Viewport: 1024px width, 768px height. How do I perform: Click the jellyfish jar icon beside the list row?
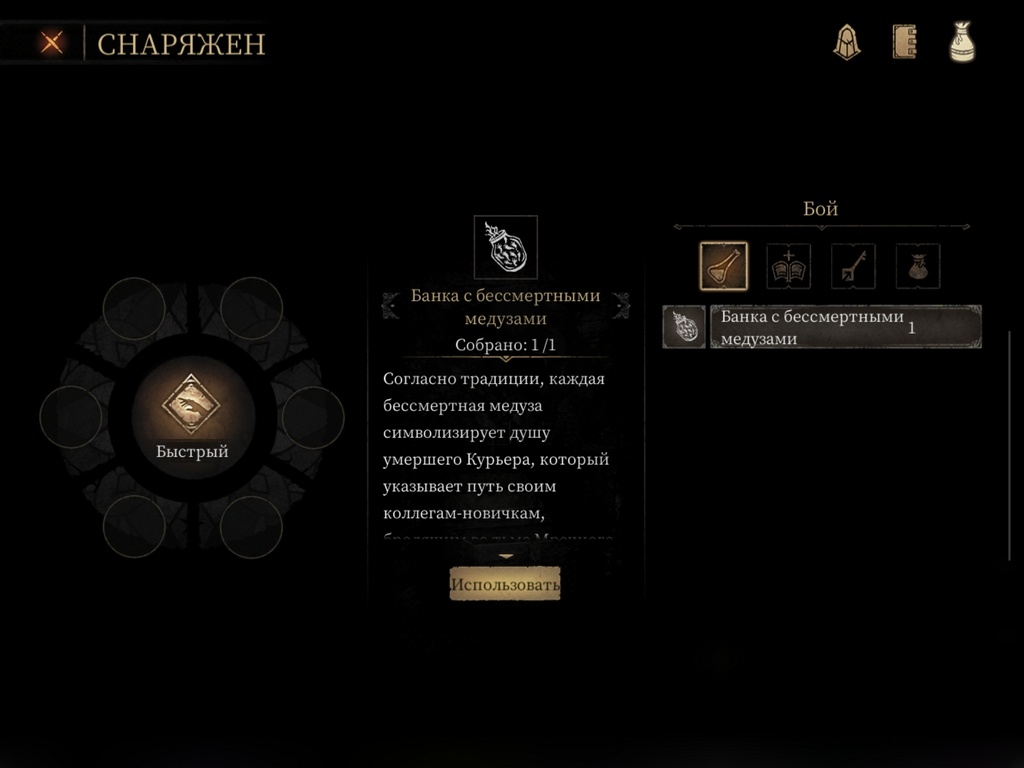pyautogui.click(x=685, y=327)
